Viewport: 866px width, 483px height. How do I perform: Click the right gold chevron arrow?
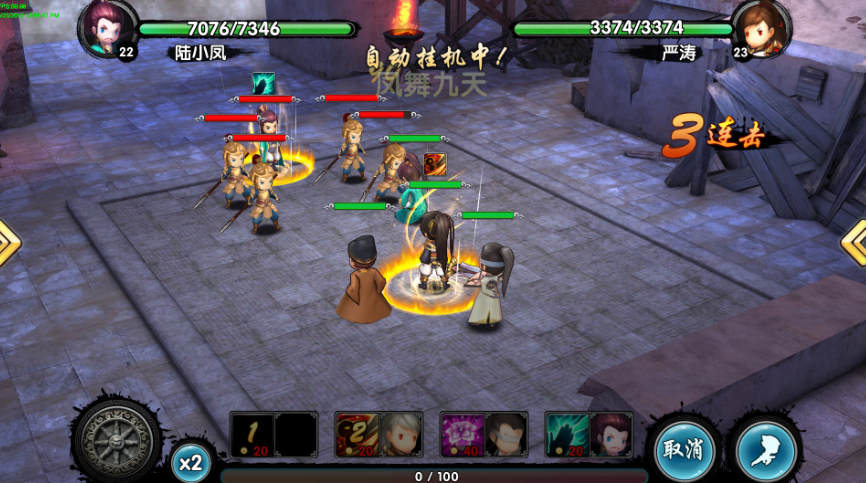point(856,242)
